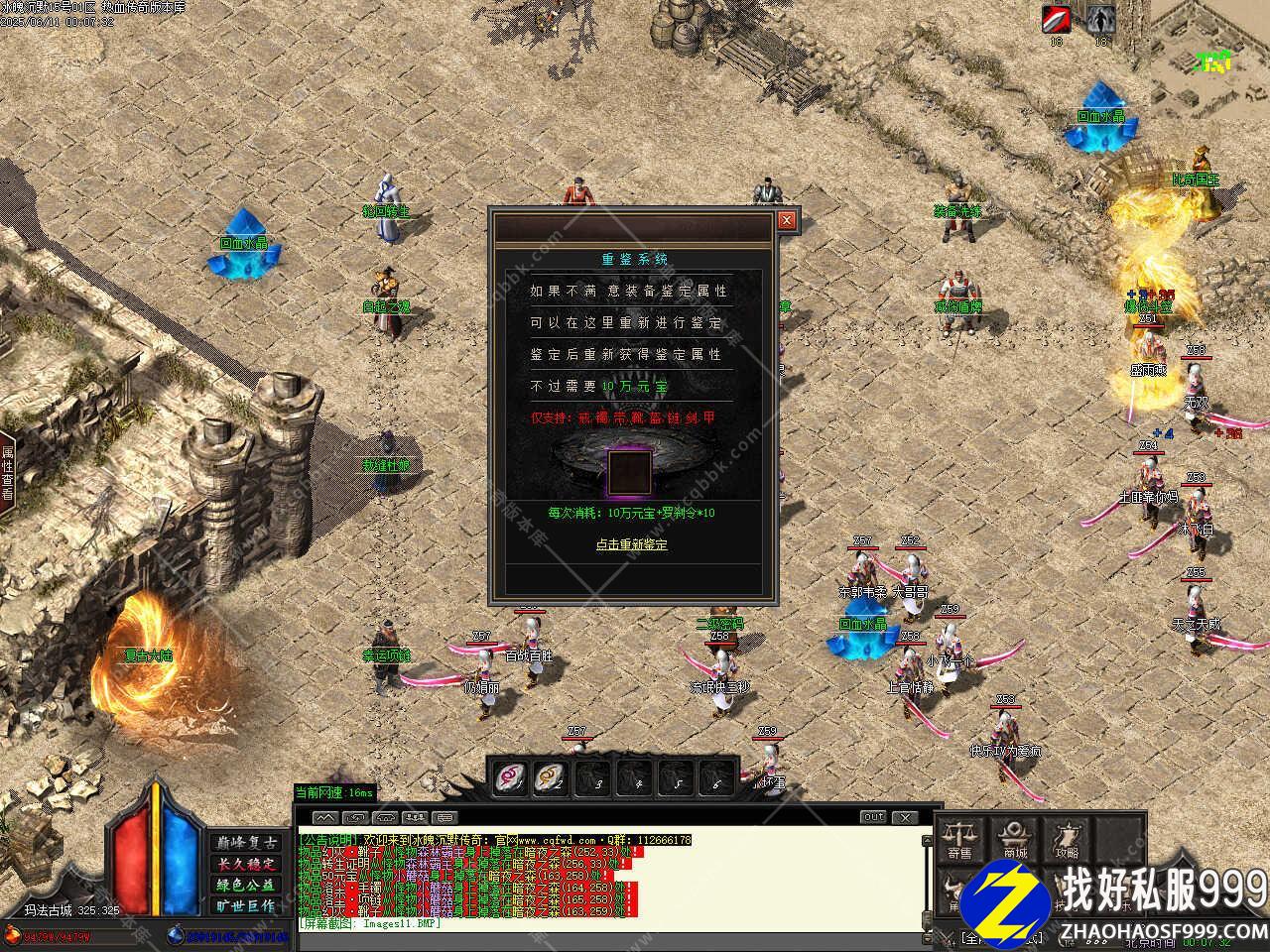Click the red blade buff icon

tap(1057, 19)
